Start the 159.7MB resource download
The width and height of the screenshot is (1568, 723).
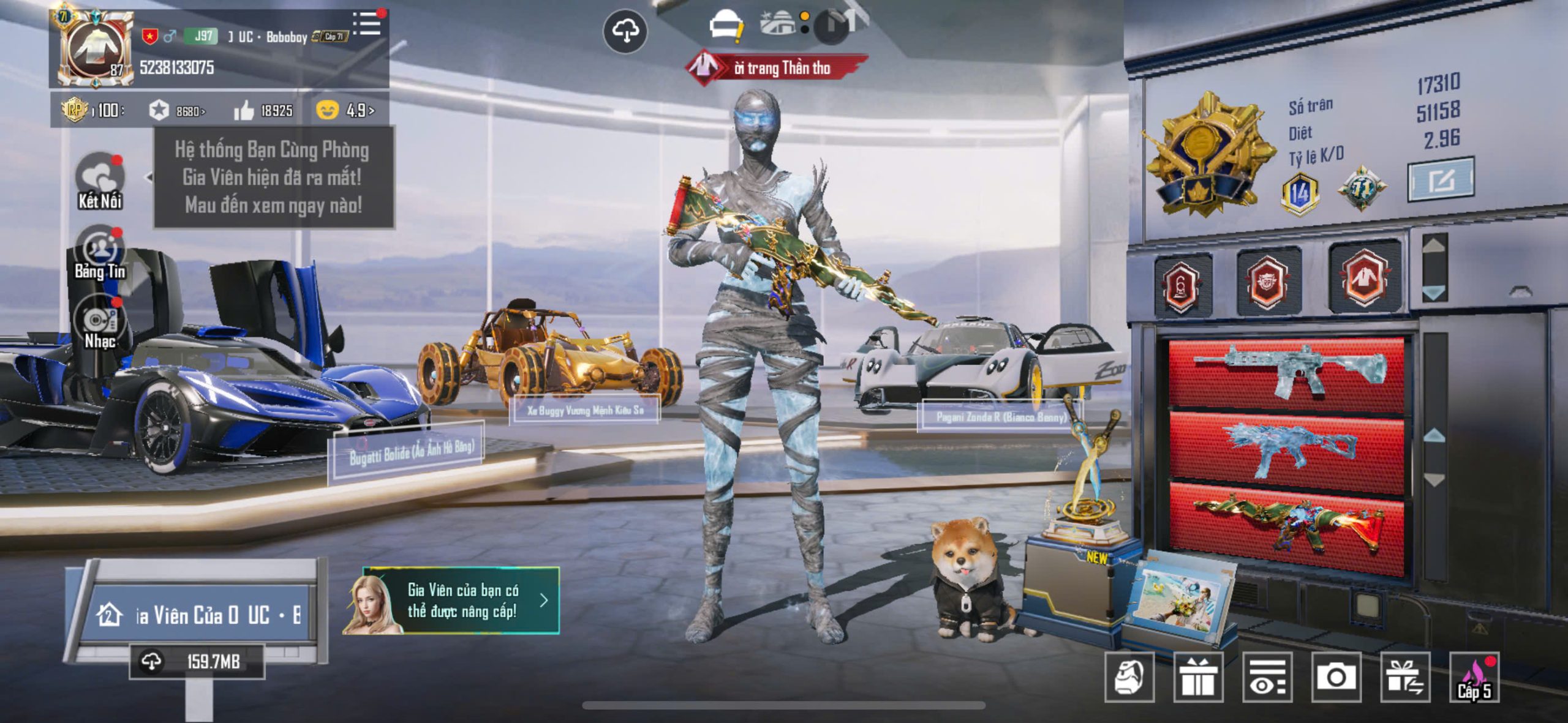(197, 662)
